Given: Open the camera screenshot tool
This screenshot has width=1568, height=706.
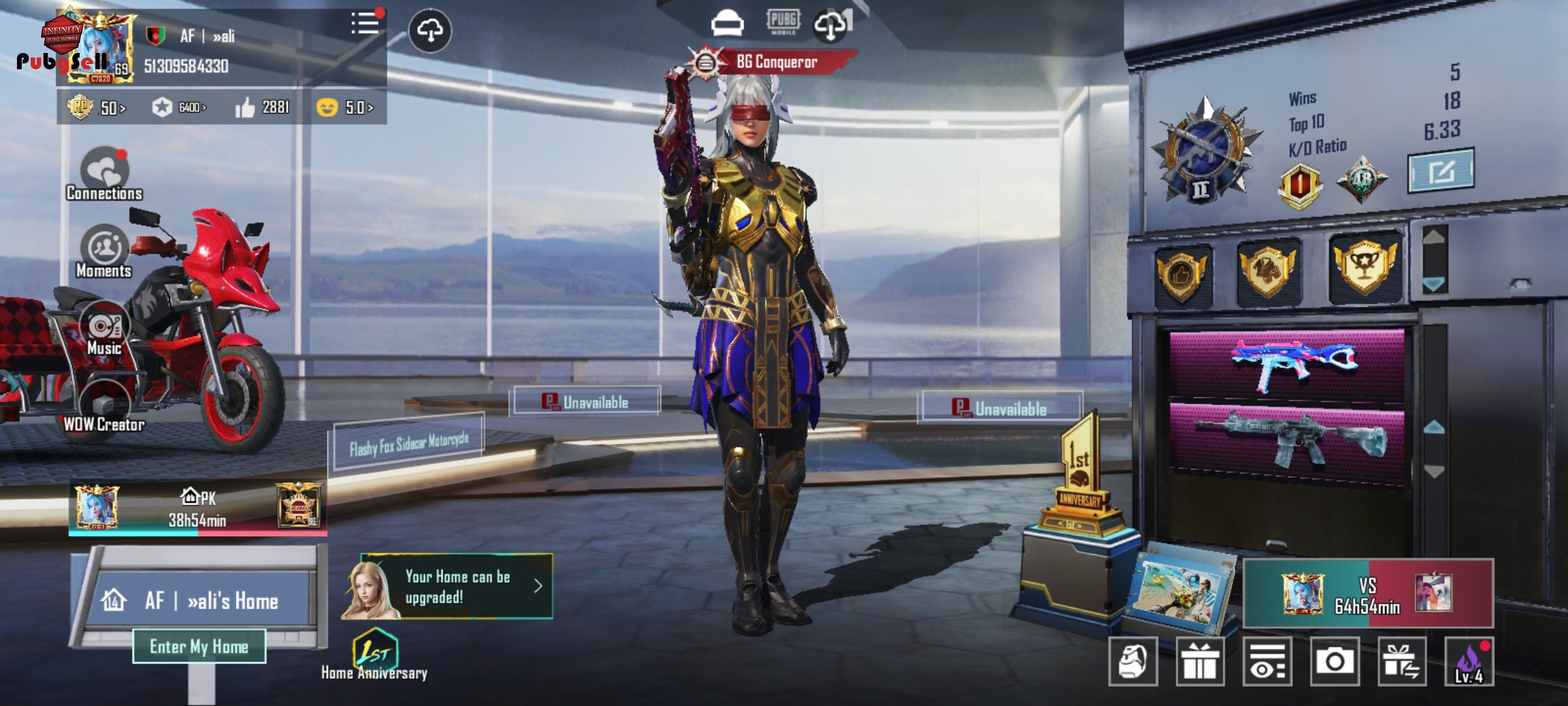Looking at the screenshot, I should click(x=1335, y=662).
